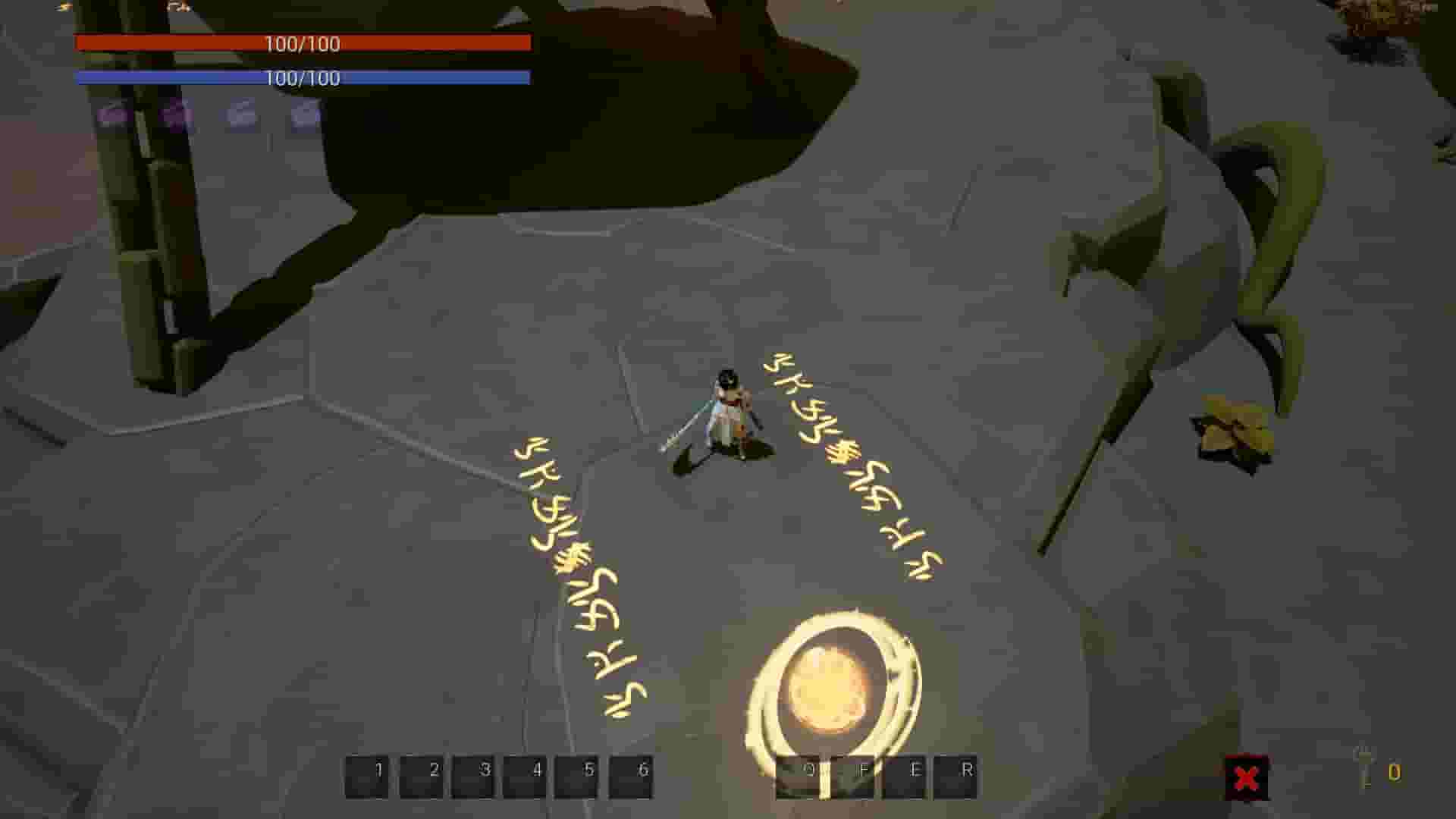Click the first purple buff icon under mana bar

click(x=110, y=114)
